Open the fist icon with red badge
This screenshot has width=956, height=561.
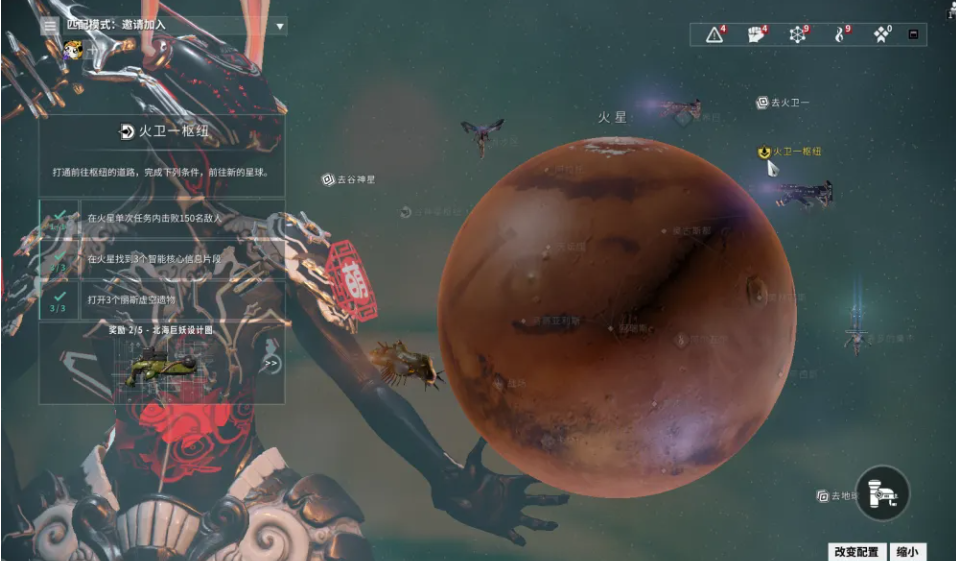[x=757, y=35]
